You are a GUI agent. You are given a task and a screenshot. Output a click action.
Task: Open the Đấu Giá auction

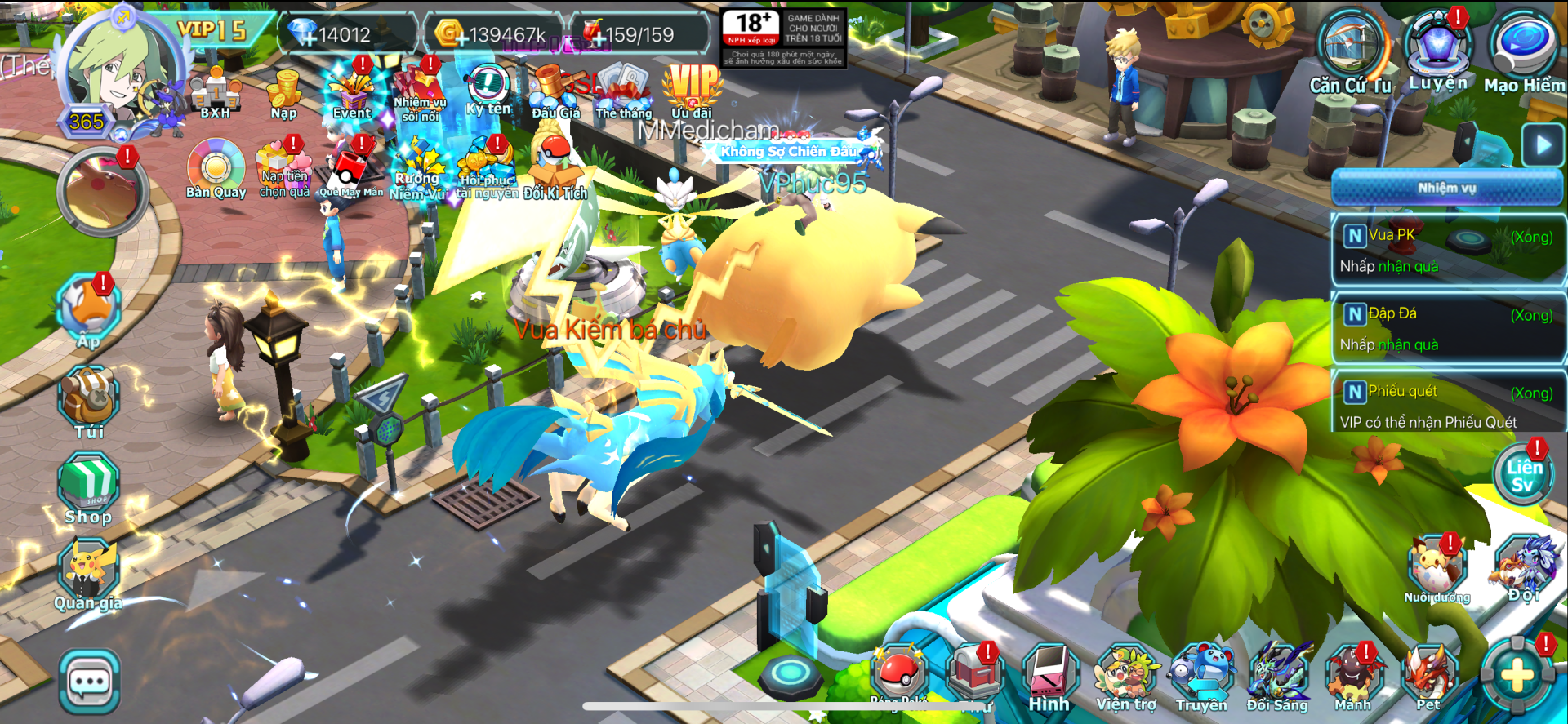coord(555,91)
